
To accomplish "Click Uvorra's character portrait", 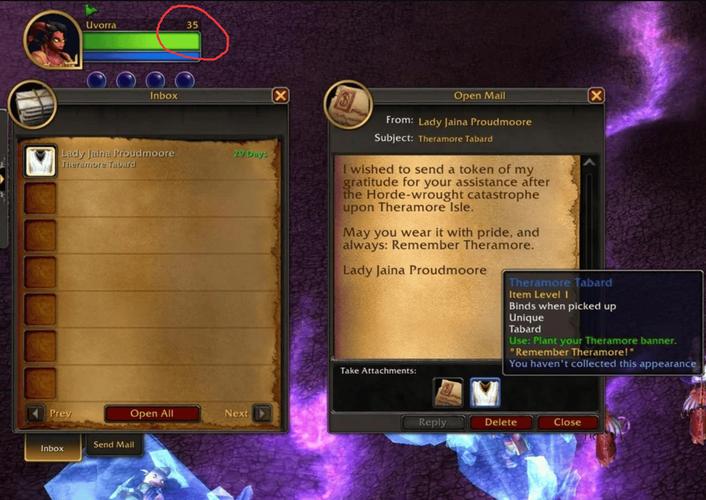I will (52, 40).
